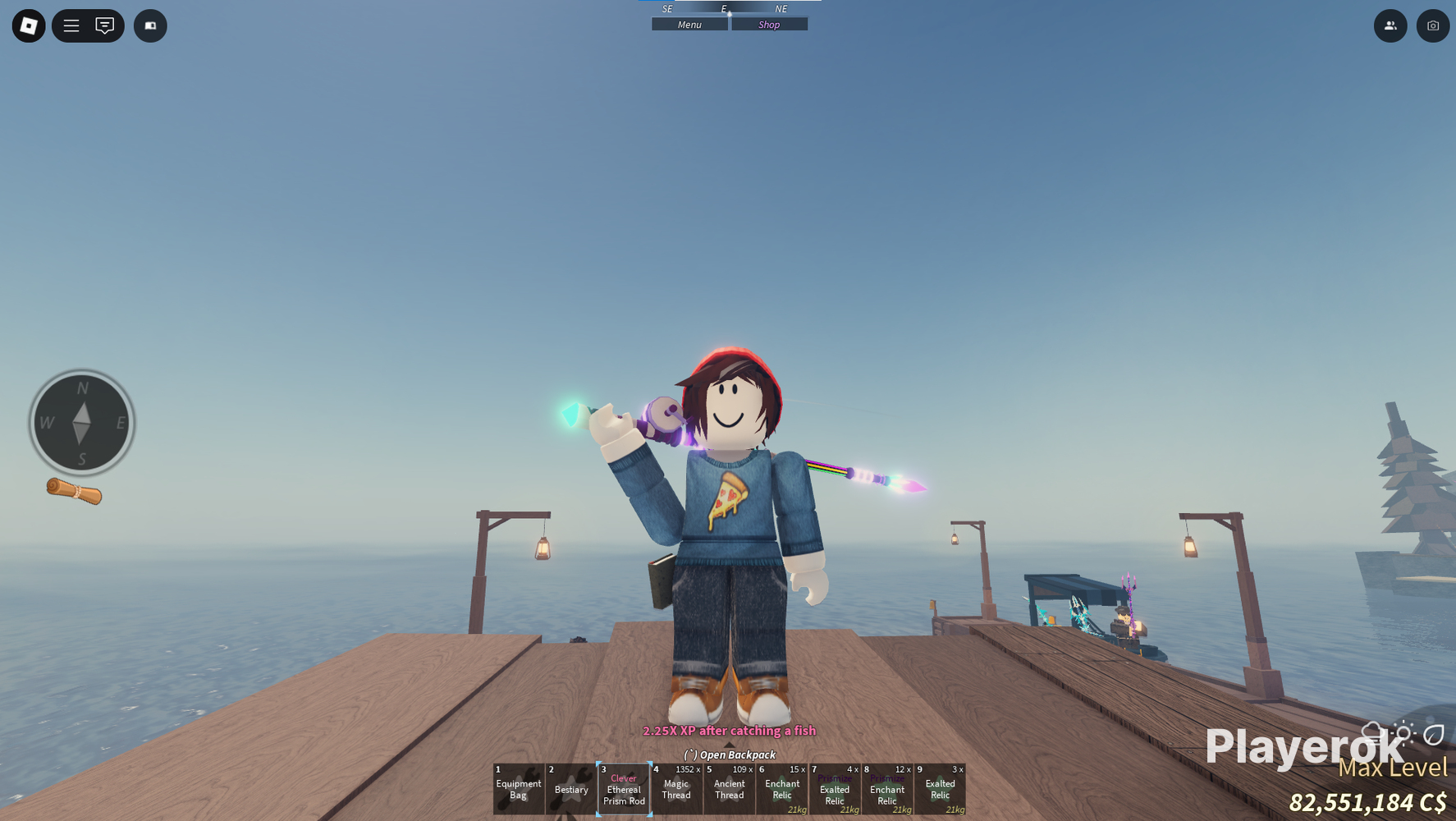Open the Bestiary from hotbar slot 2

point(571,788)
